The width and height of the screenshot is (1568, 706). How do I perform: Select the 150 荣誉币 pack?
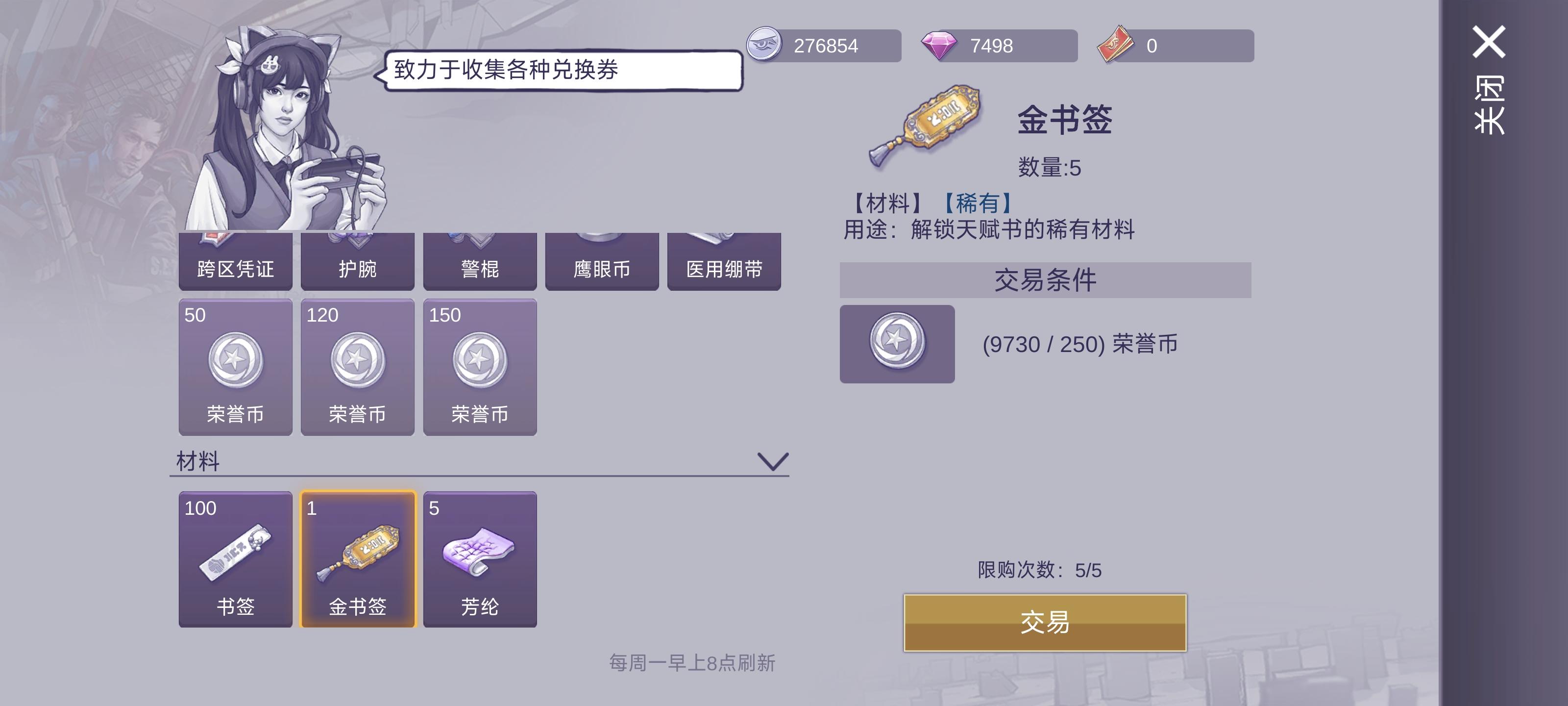pyautogui.click(x=480, y=365)
